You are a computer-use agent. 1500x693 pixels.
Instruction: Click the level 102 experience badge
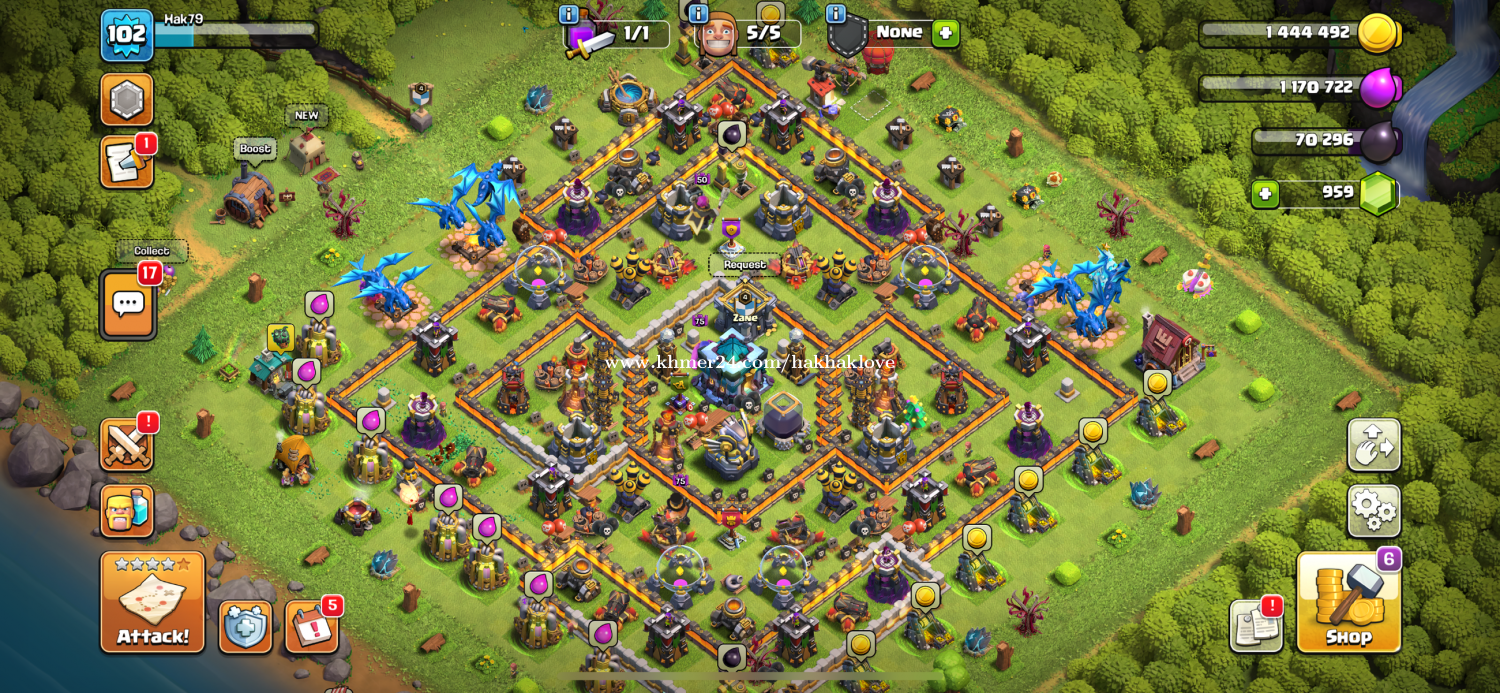pyautogui.click(x=126, y=35)
